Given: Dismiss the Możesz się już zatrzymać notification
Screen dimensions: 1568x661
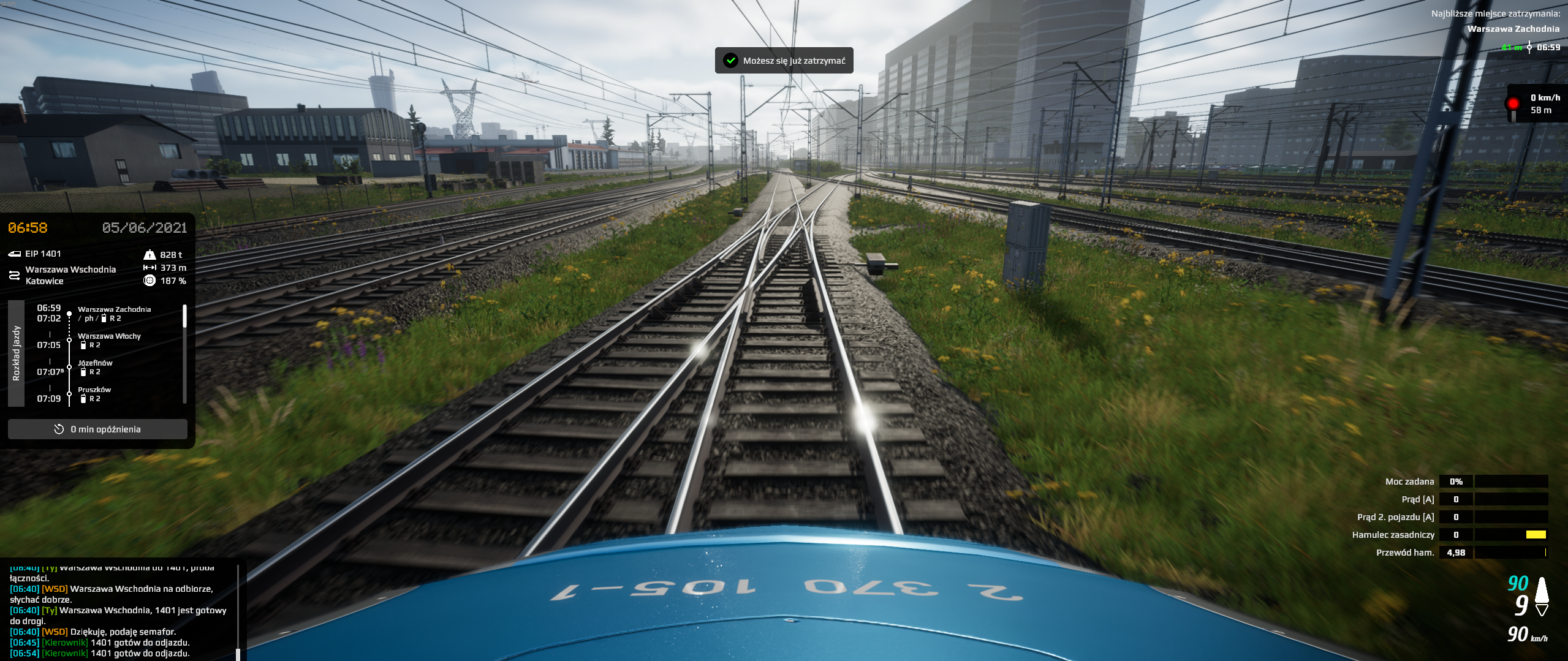Looking at the screenshot, I should coord(784,61).
